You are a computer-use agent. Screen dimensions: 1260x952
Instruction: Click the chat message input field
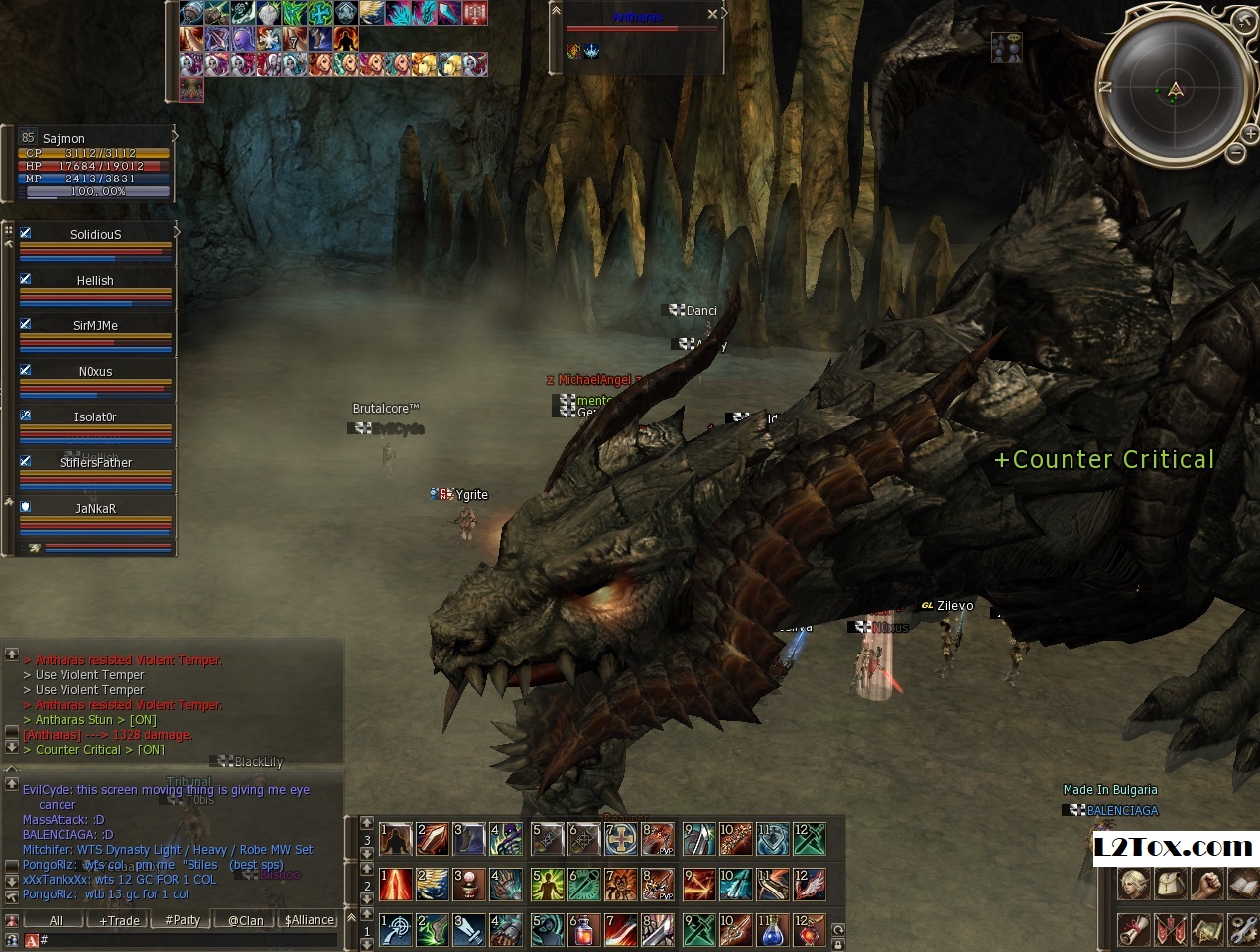point(189,940)
